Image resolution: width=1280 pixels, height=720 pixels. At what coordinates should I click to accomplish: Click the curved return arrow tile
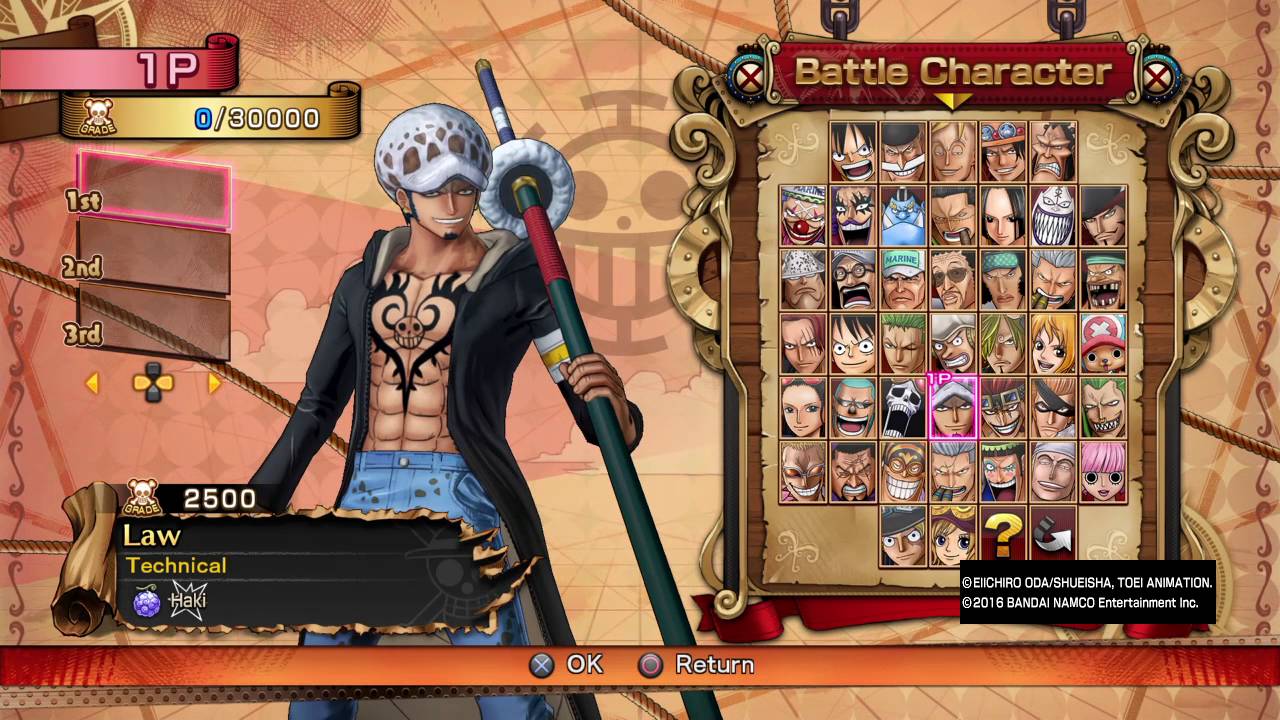[1053, 535]
